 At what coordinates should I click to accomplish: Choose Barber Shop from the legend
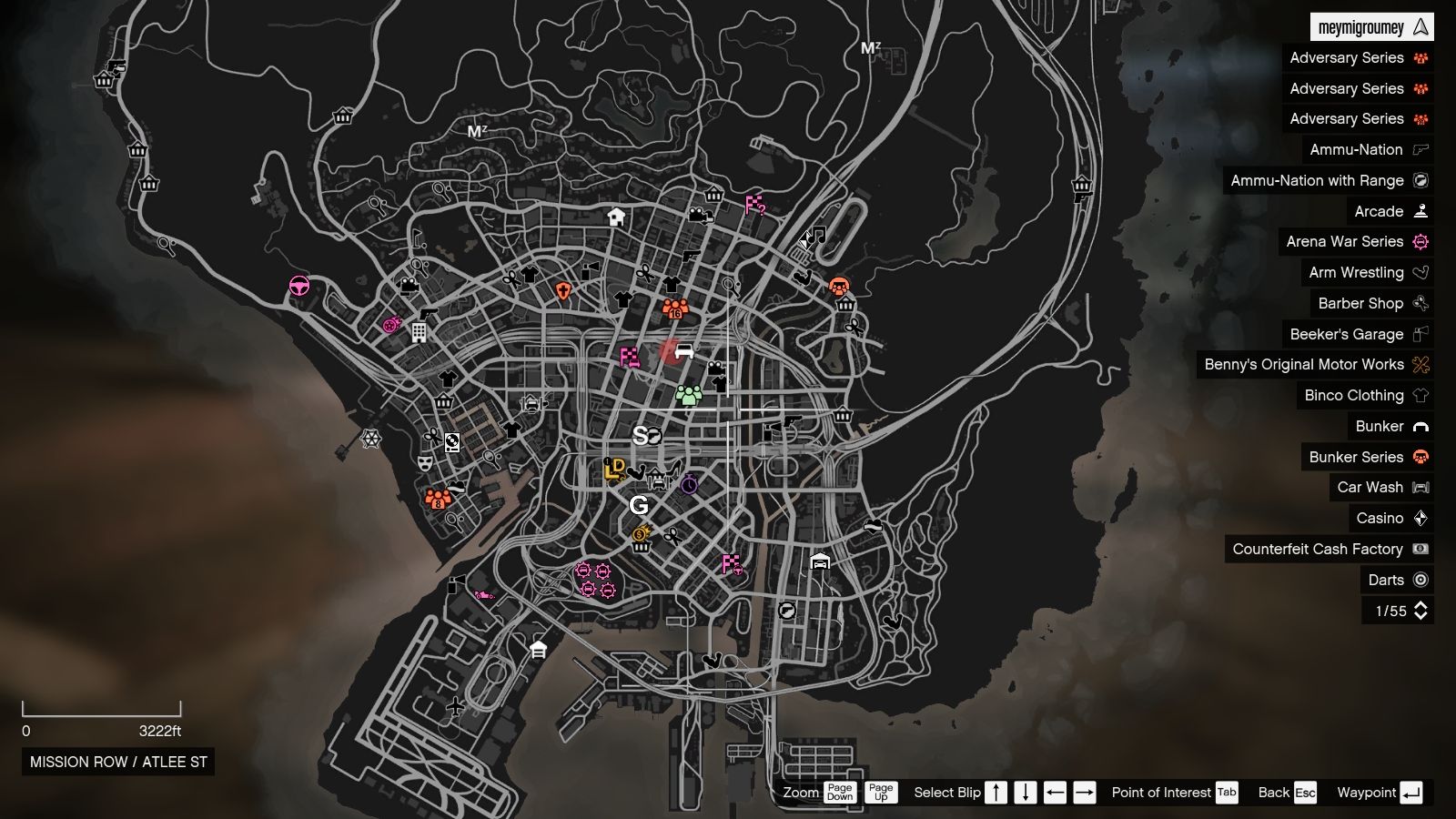(x=1371, y=303)
